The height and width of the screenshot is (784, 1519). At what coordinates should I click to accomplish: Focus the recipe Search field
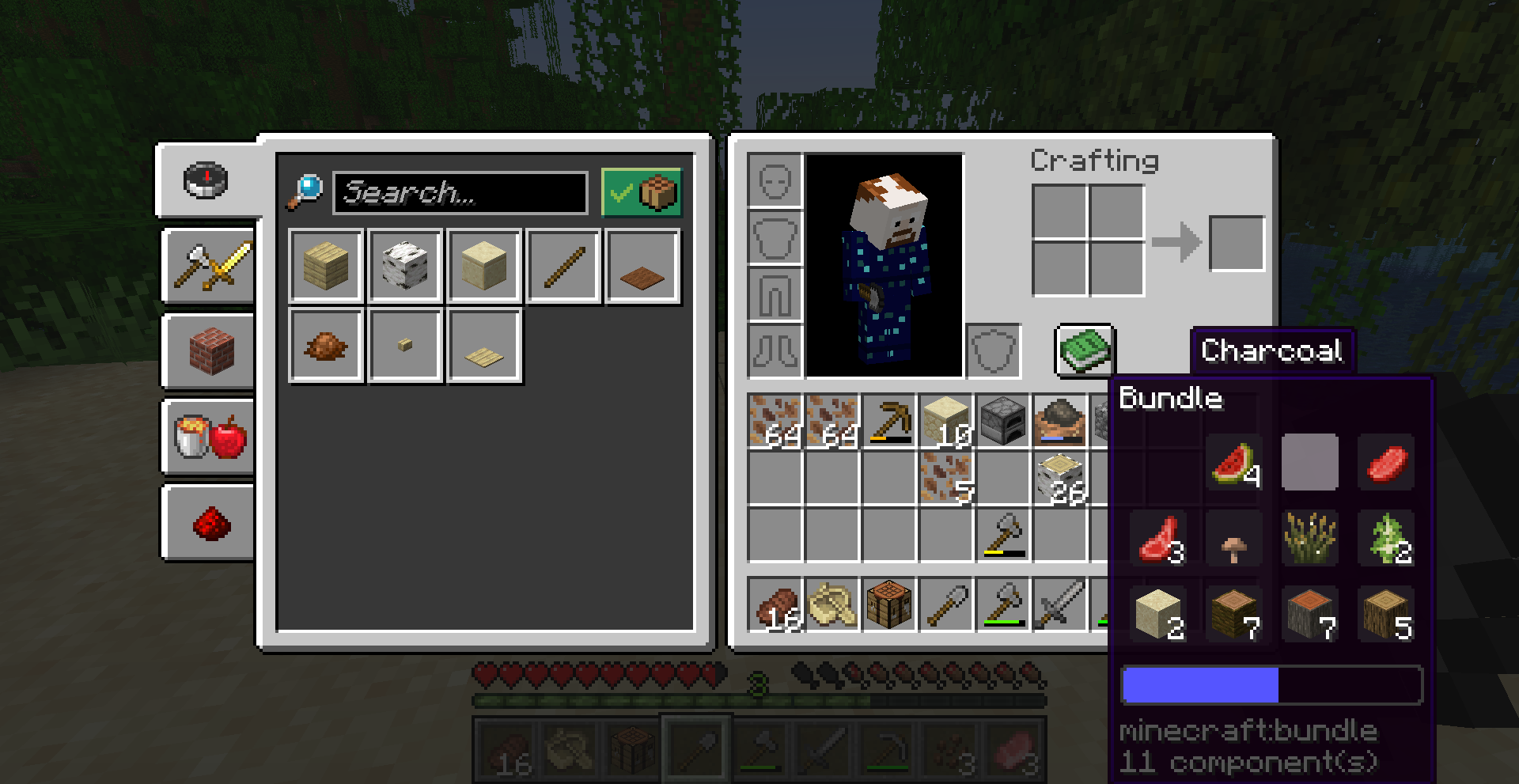(x=460, y=192)
